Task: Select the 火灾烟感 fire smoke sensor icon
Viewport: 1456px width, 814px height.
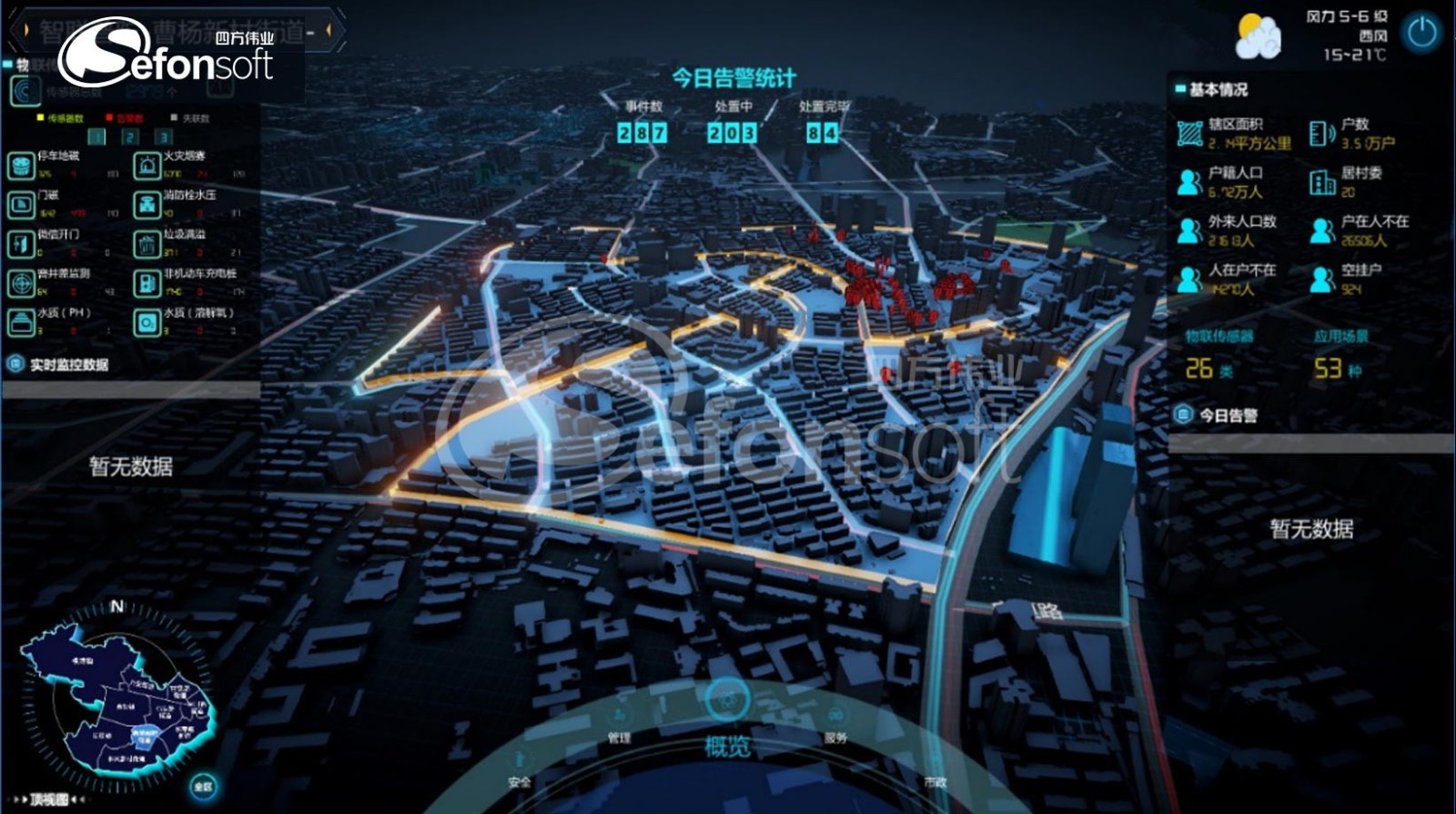Action: [x=147, y=166]
